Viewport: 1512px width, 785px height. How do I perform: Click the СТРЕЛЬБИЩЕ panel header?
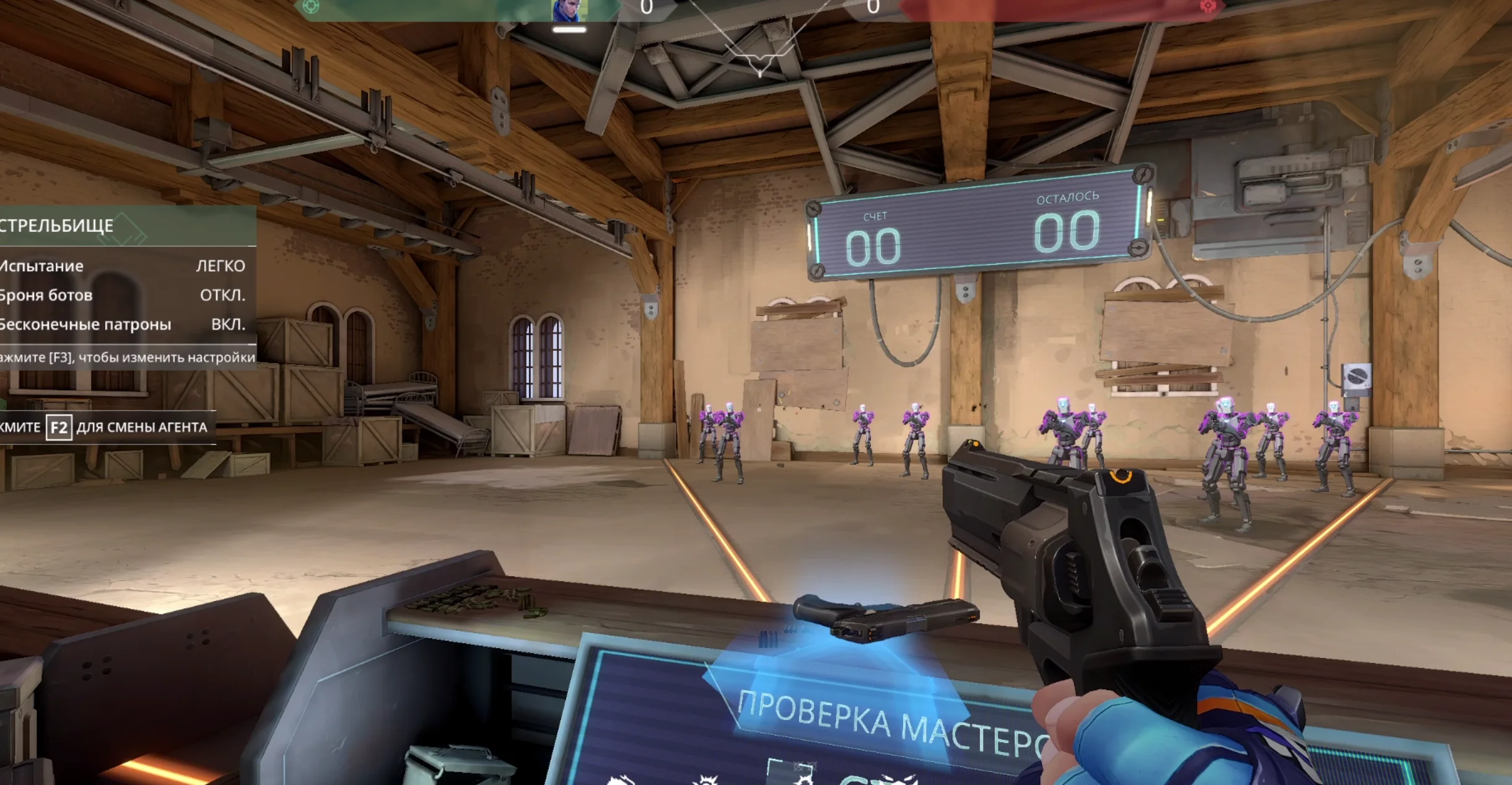click(124, 226)
